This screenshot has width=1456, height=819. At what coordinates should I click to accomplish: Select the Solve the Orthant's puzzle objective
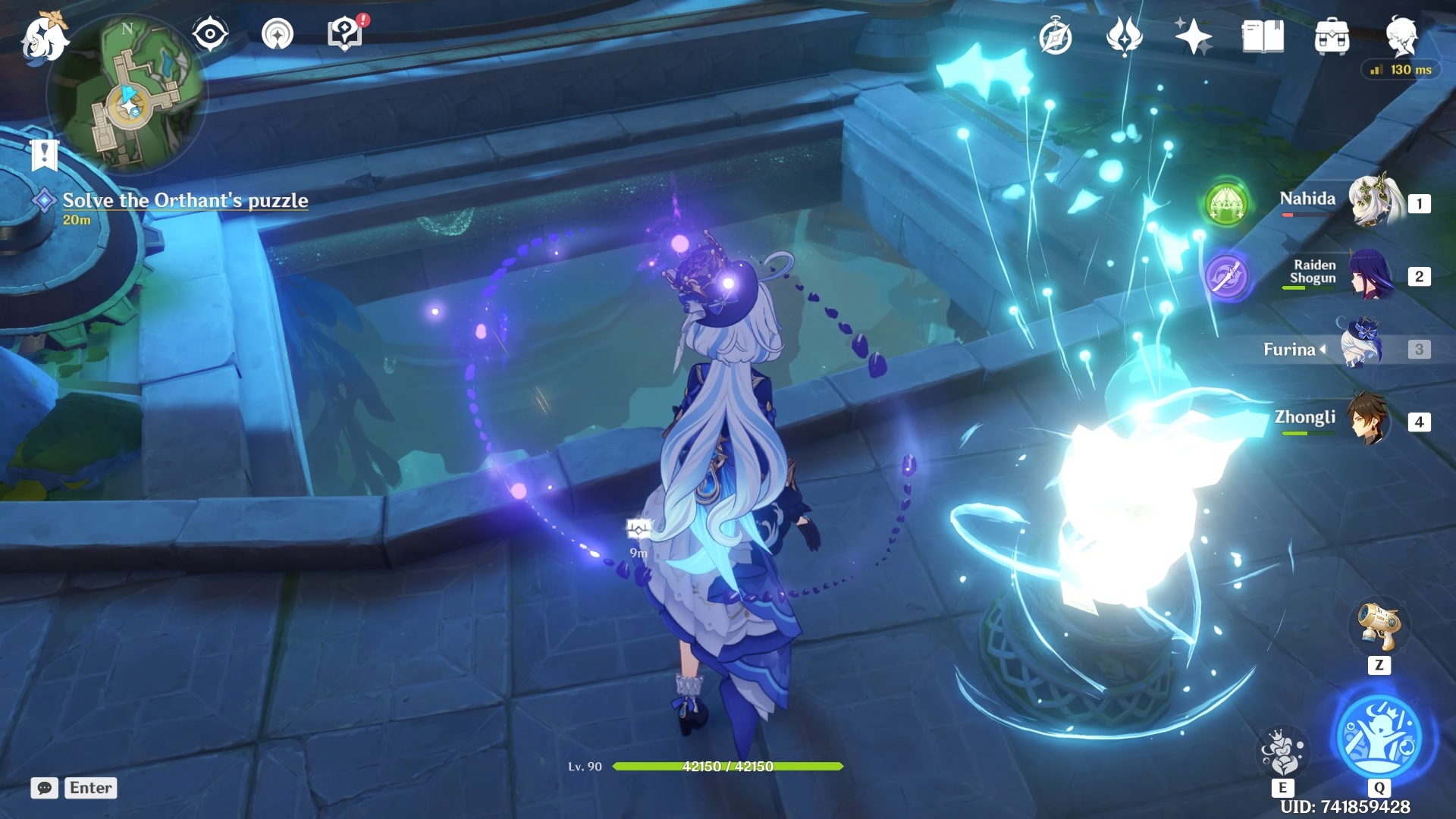(185, 200)
